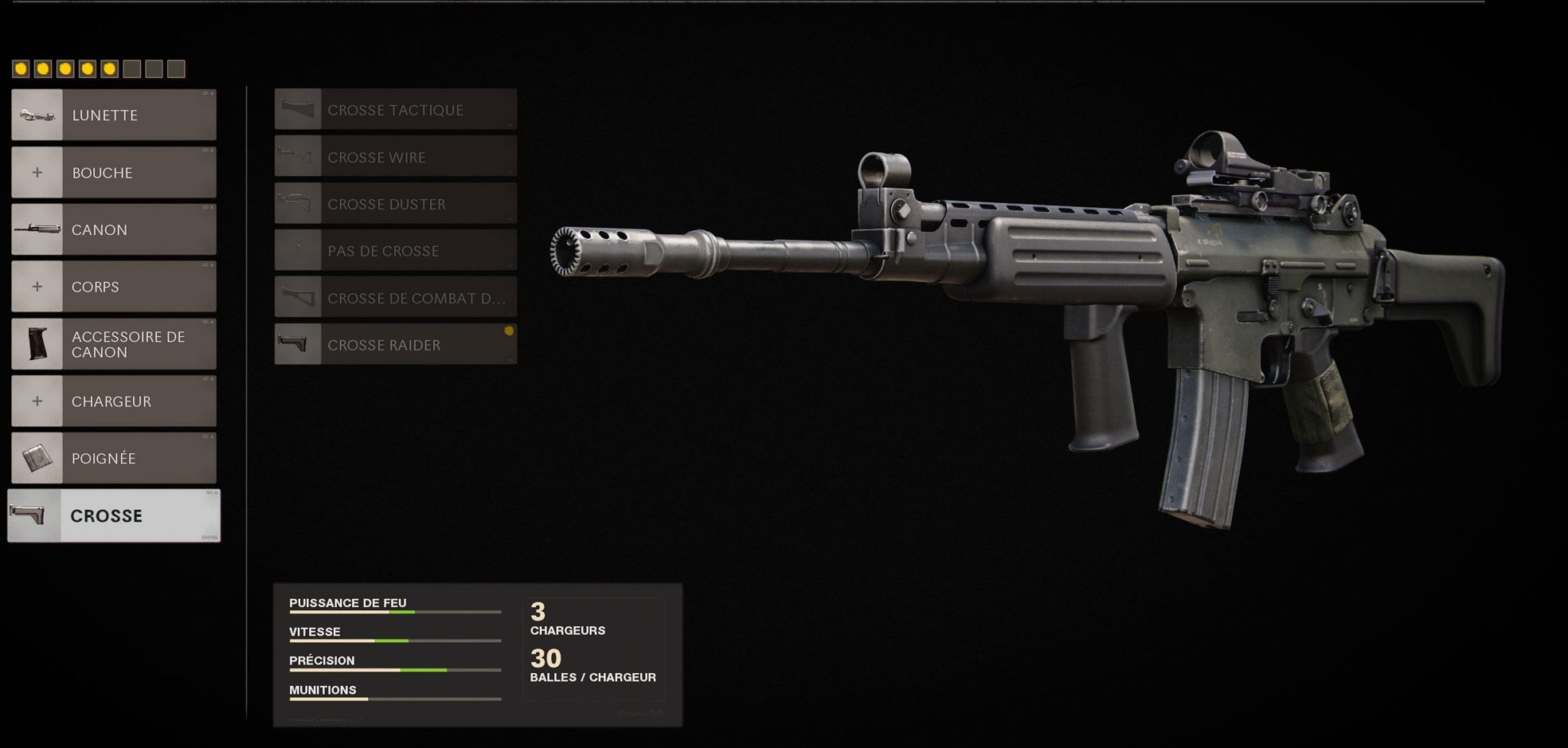Choose the Crosse Wire stock
The height and width of the screenshot is (748, 1568).
point(395,157)
